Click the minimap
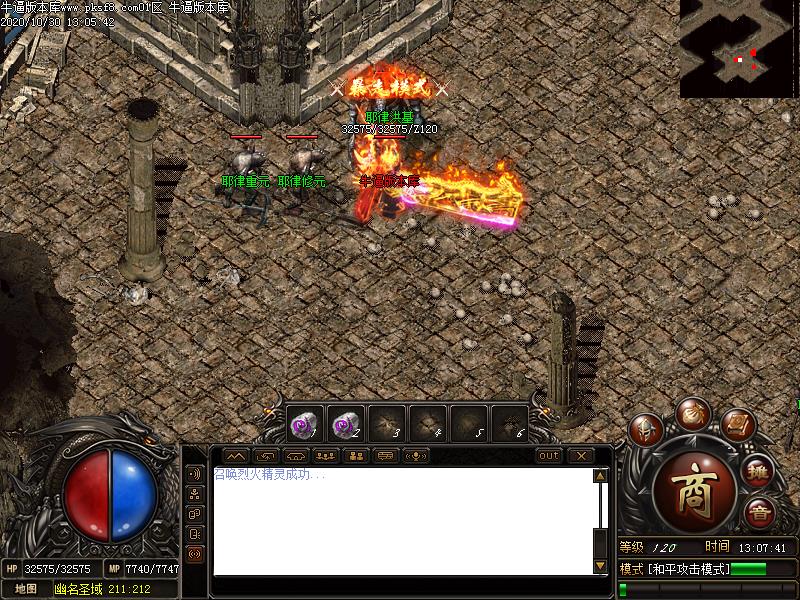Screen dimensions: 800x600 (x=739, y=48)
